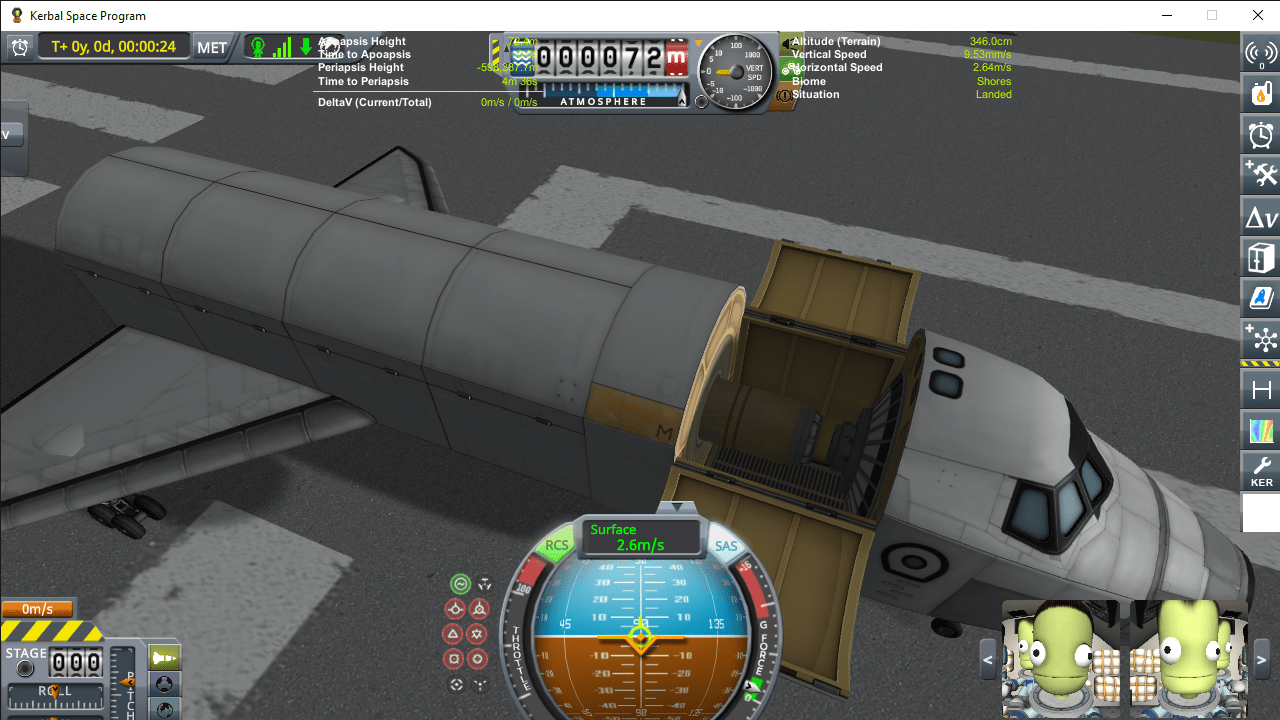The height and width of the screenshot is (720, 1280).
Task: Click the orange 0m/s indicator
Action: pyautogui.click(x=38, y=608)
